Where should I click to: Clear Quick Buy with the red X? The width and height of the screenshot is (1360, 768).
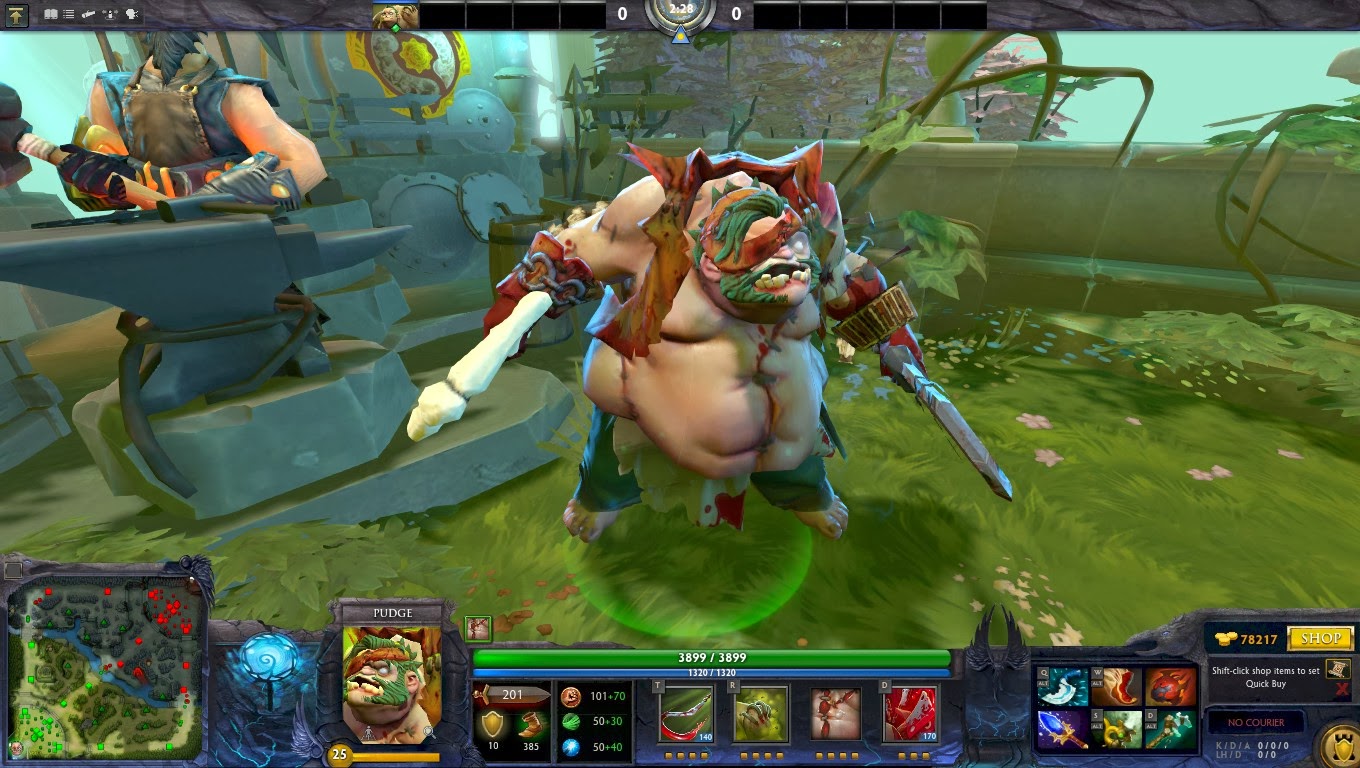[x=1341, y=690]
